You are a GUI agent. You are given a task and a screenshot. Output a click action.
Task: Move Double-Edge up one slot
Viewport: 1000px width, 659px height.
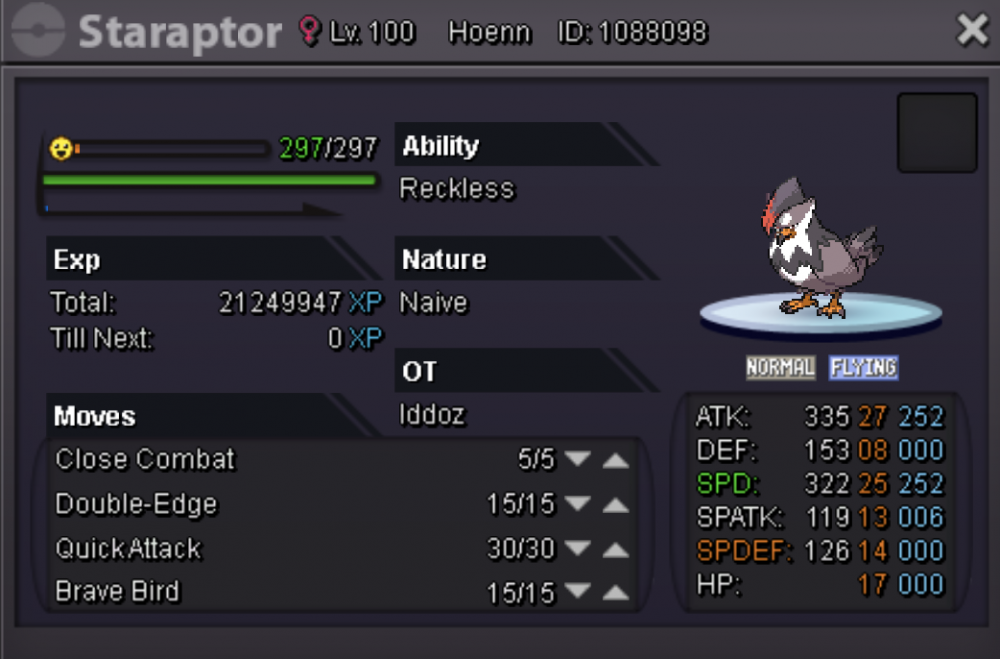(616, 505)
